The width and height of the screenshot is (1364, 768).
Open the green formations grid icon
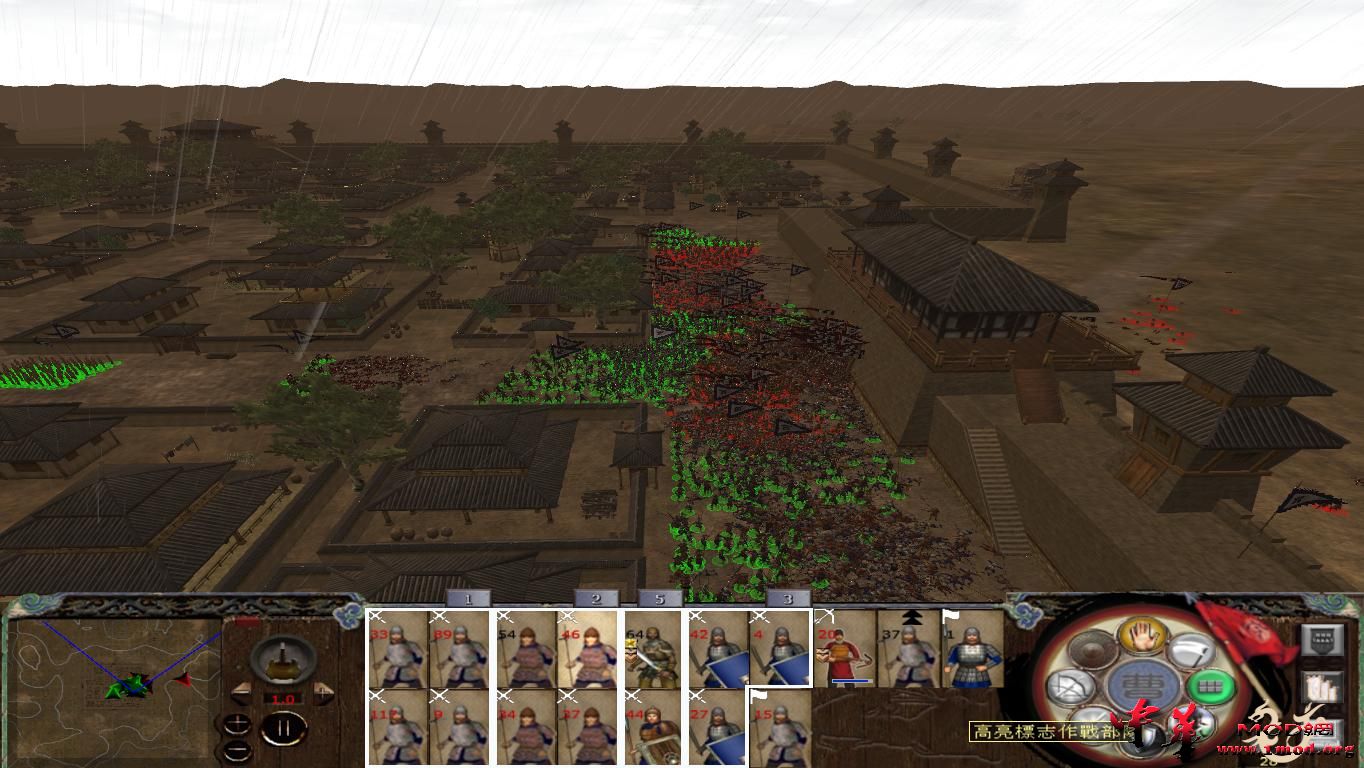1211,685
